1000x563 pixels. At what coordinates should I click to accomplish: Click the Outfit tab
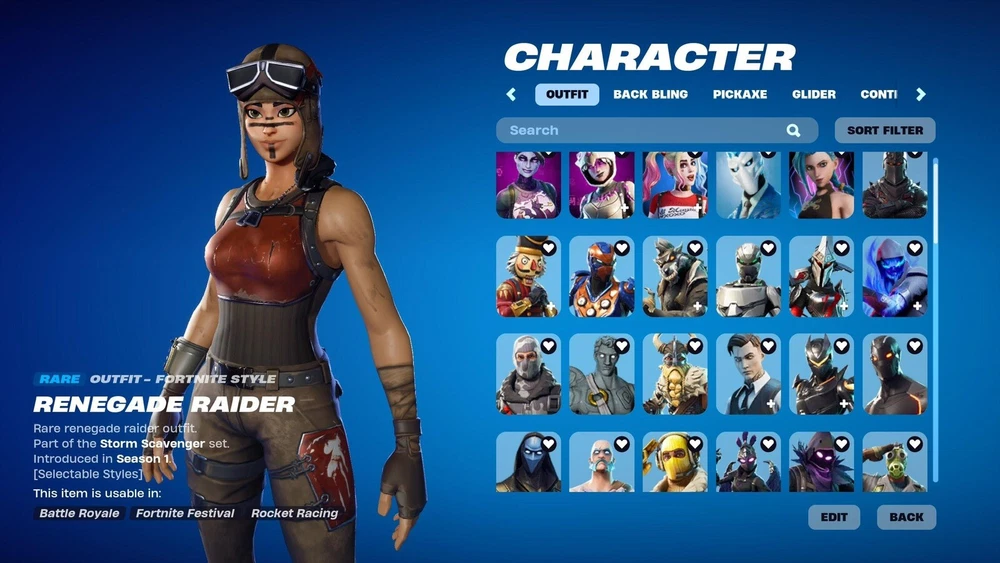567,94
